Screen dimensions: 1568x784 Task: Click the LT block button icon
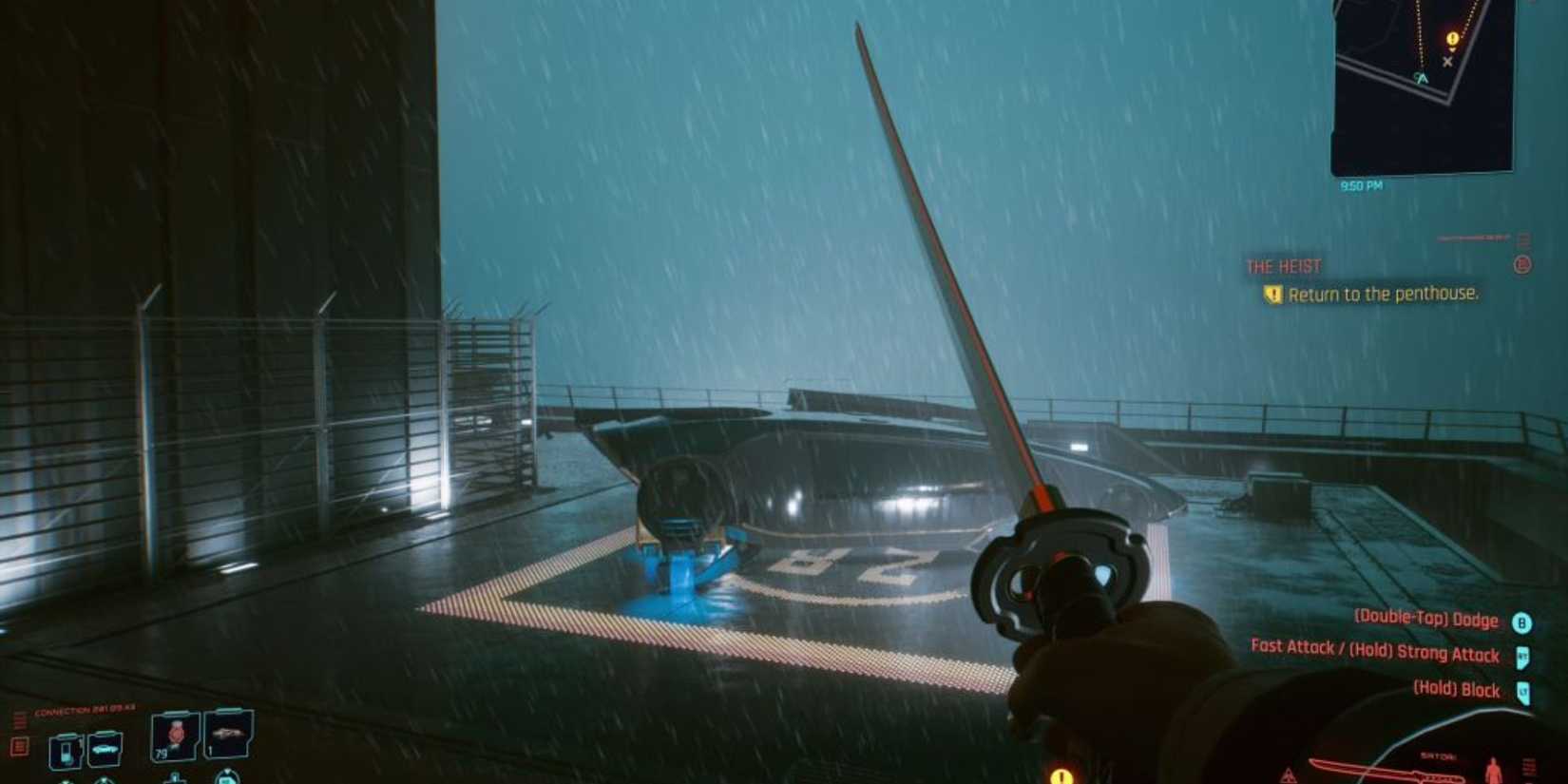pos(1523,690)
